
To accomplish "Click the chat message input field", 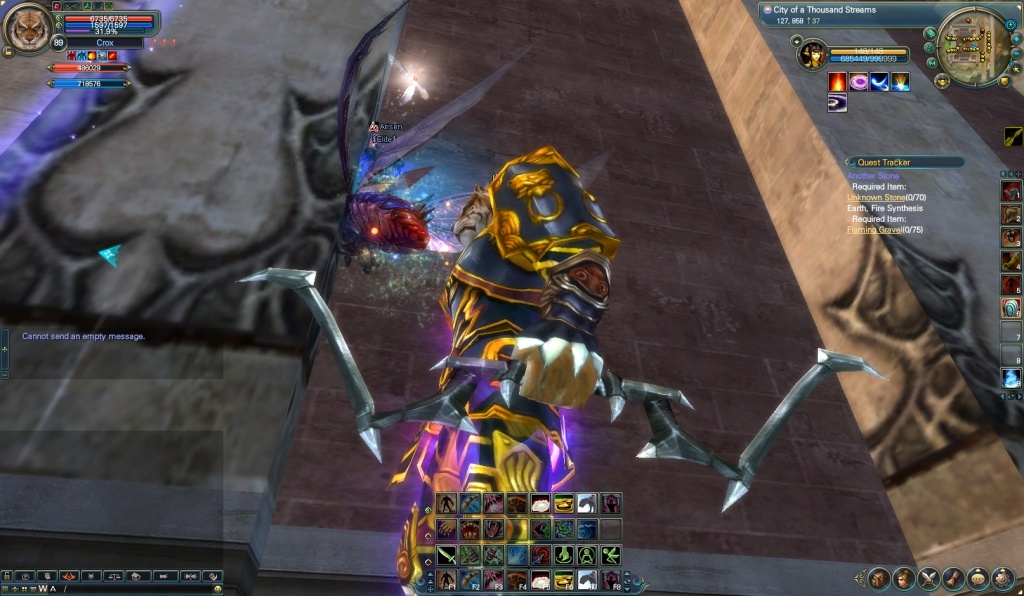I will [130, 588].
